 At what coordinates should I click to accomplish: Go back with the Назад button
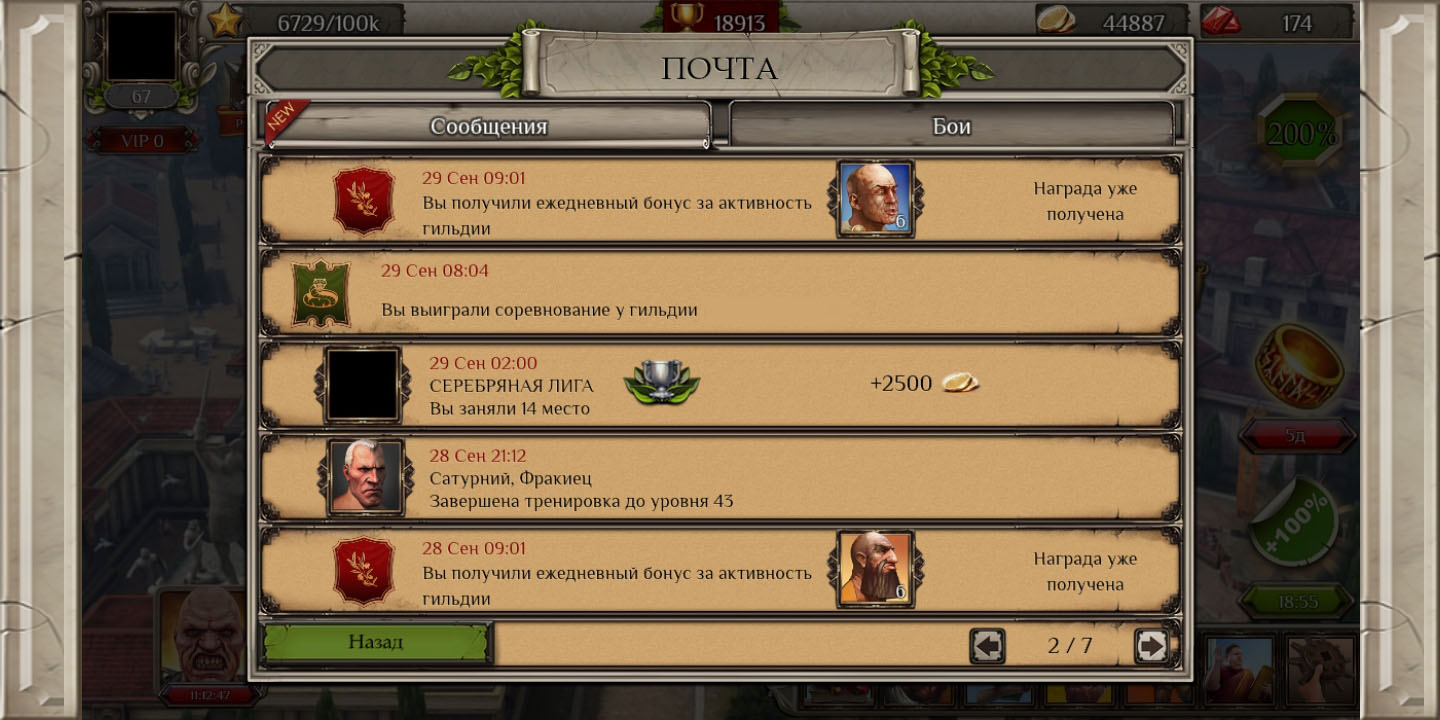pyautogui.click(x=376, y=642)
